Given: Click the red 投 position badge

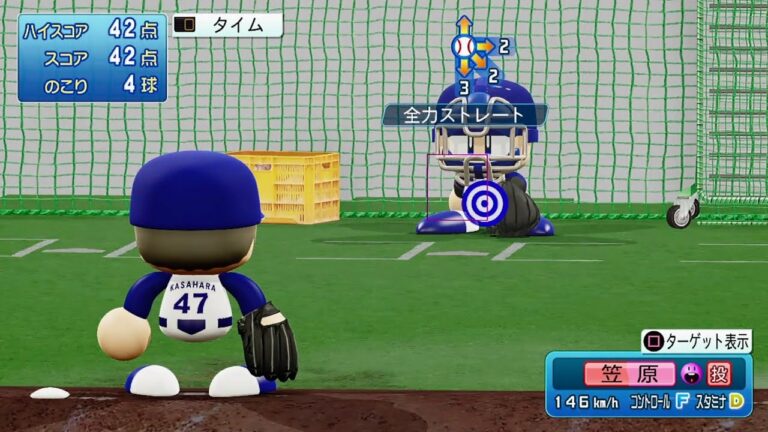Looking at the screenshot, I should 719,374.
